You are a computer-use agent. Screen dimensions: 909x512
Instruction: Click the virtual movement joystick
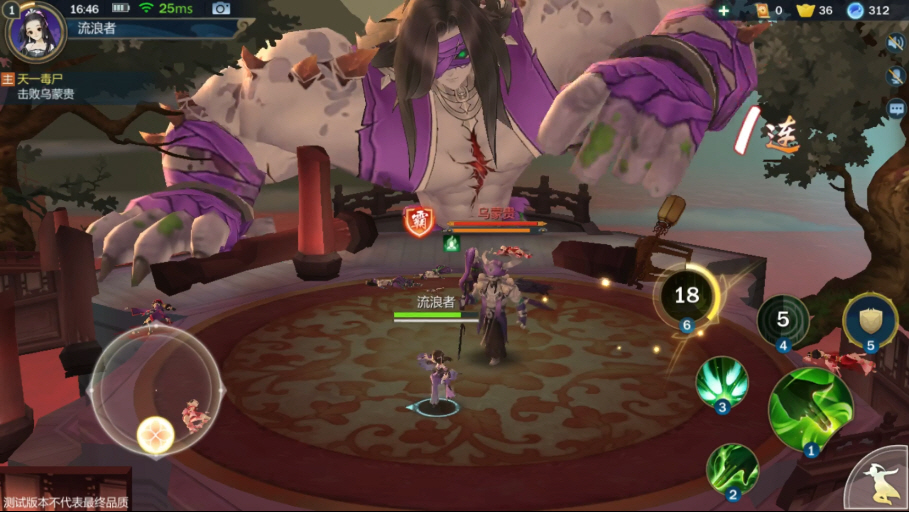pos(156,392)
